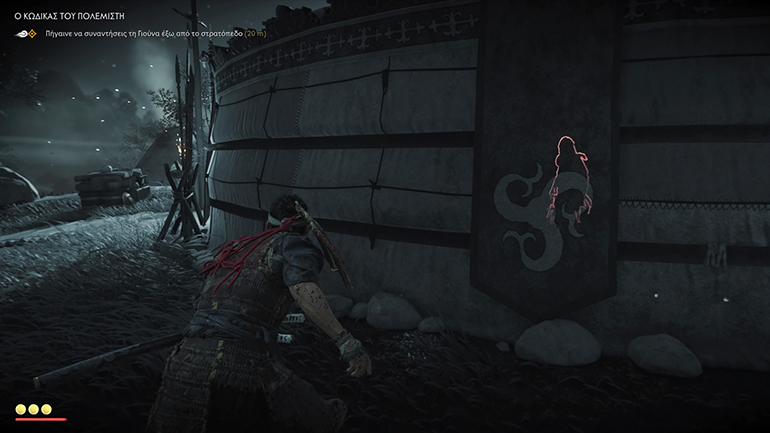Image resolution: width=770 pixels, height=433 pixels.
Task: Select the objective marker icon beside the quest text
Action: 27,33
